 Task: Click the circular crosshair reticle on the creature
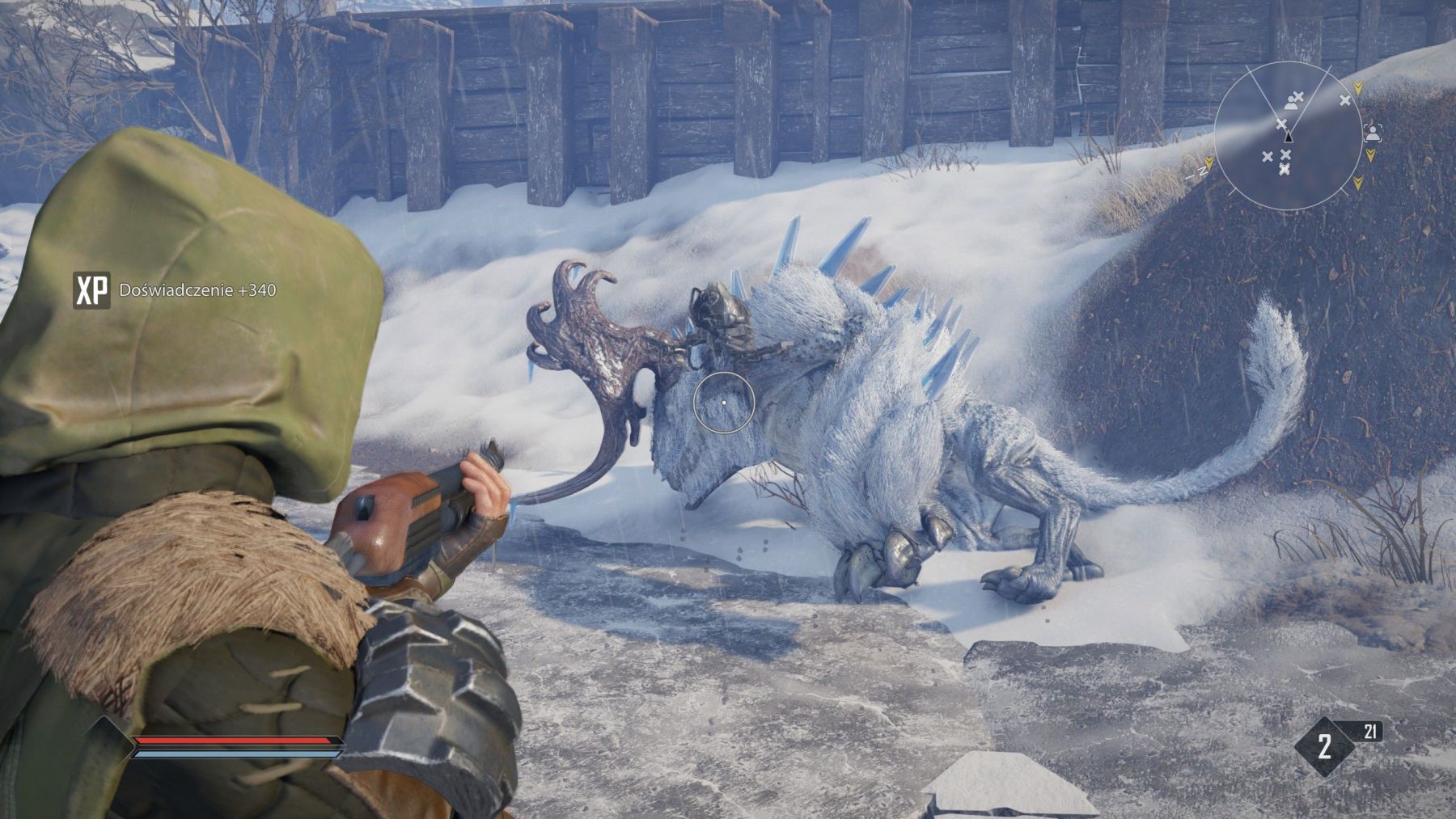coord(724,404)
